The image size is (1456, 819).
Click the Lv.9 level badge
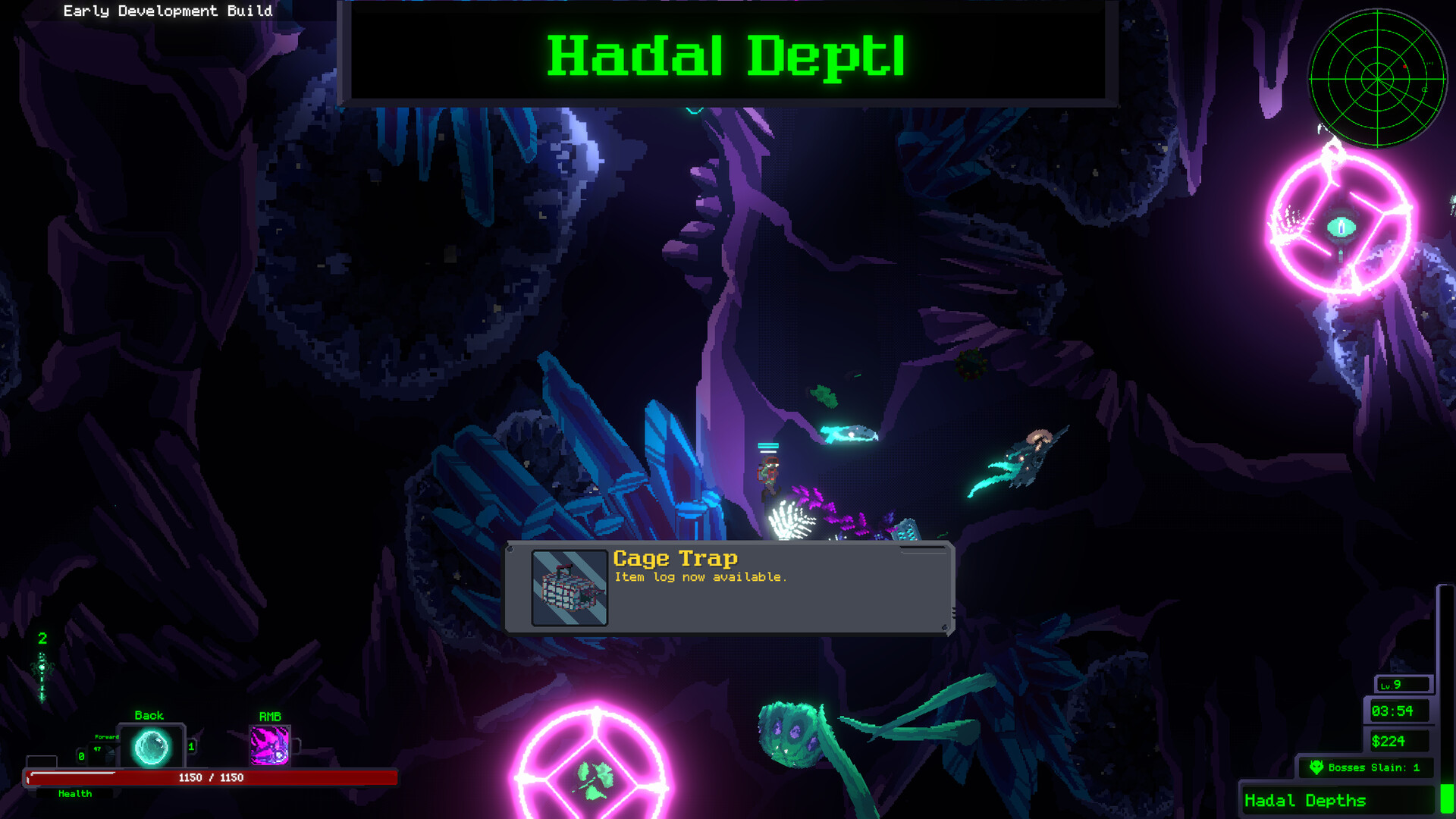point(1404,683)
